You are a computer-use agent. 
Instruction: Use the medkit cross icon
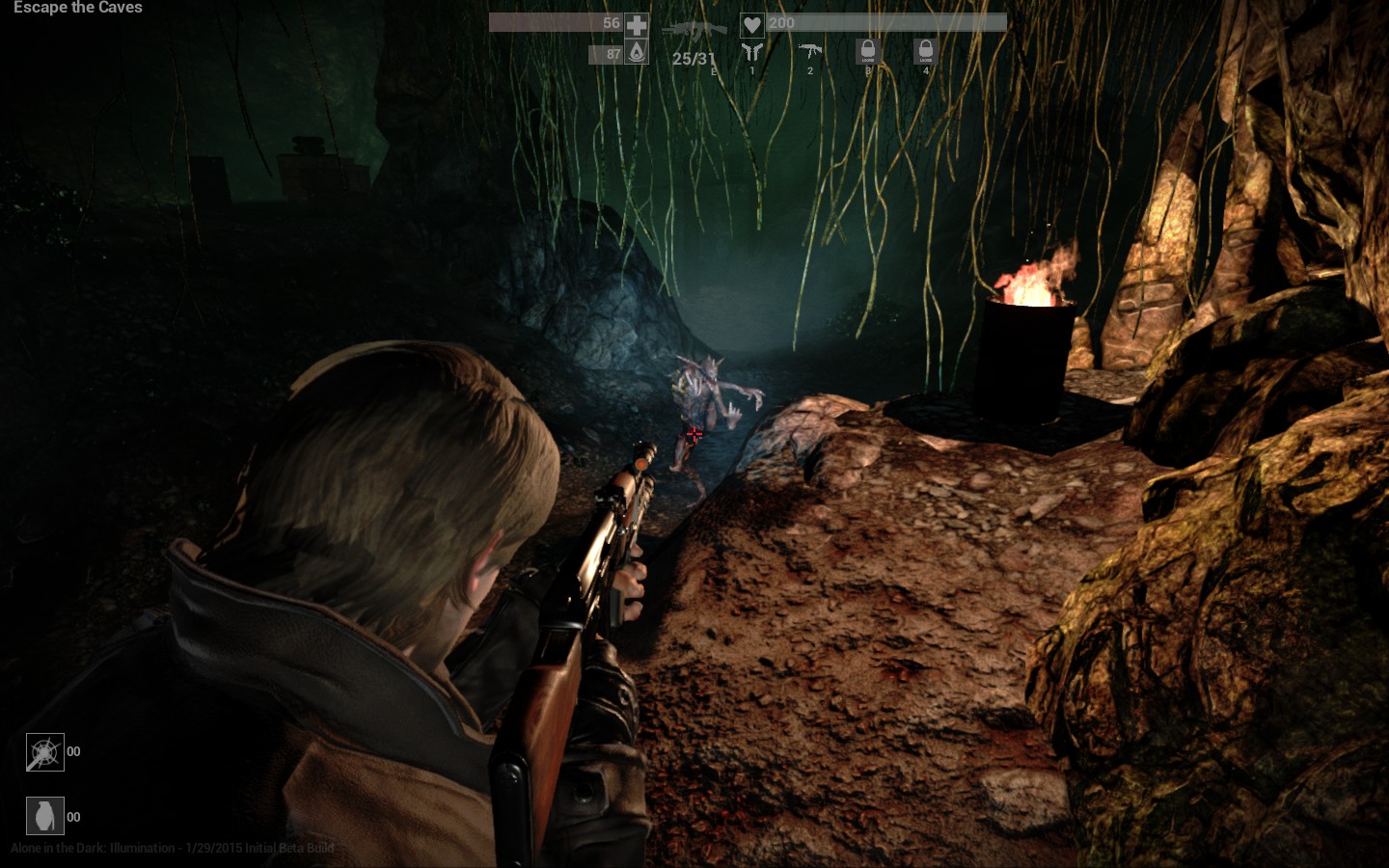coord(637,25)
